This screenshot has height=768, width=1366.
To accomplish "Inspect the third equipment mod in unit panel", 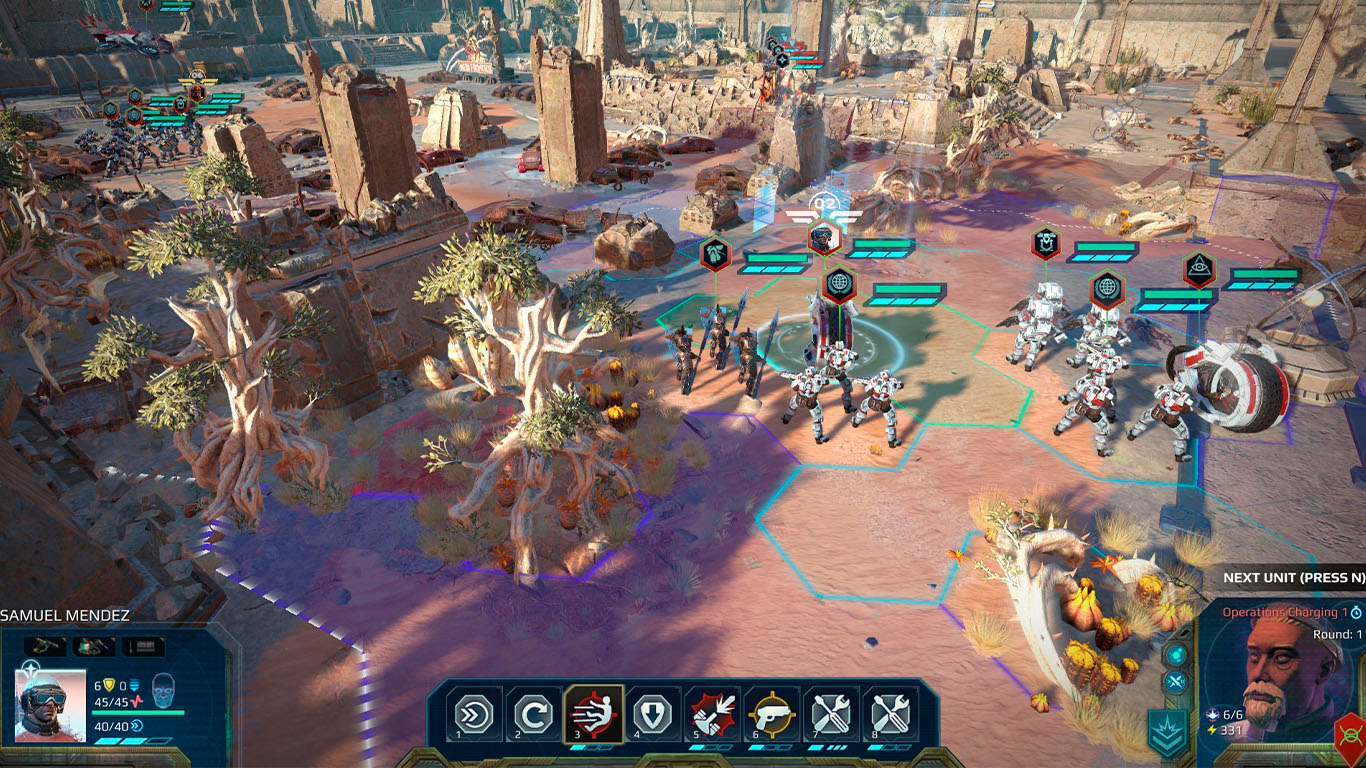I will coord(143,646).
